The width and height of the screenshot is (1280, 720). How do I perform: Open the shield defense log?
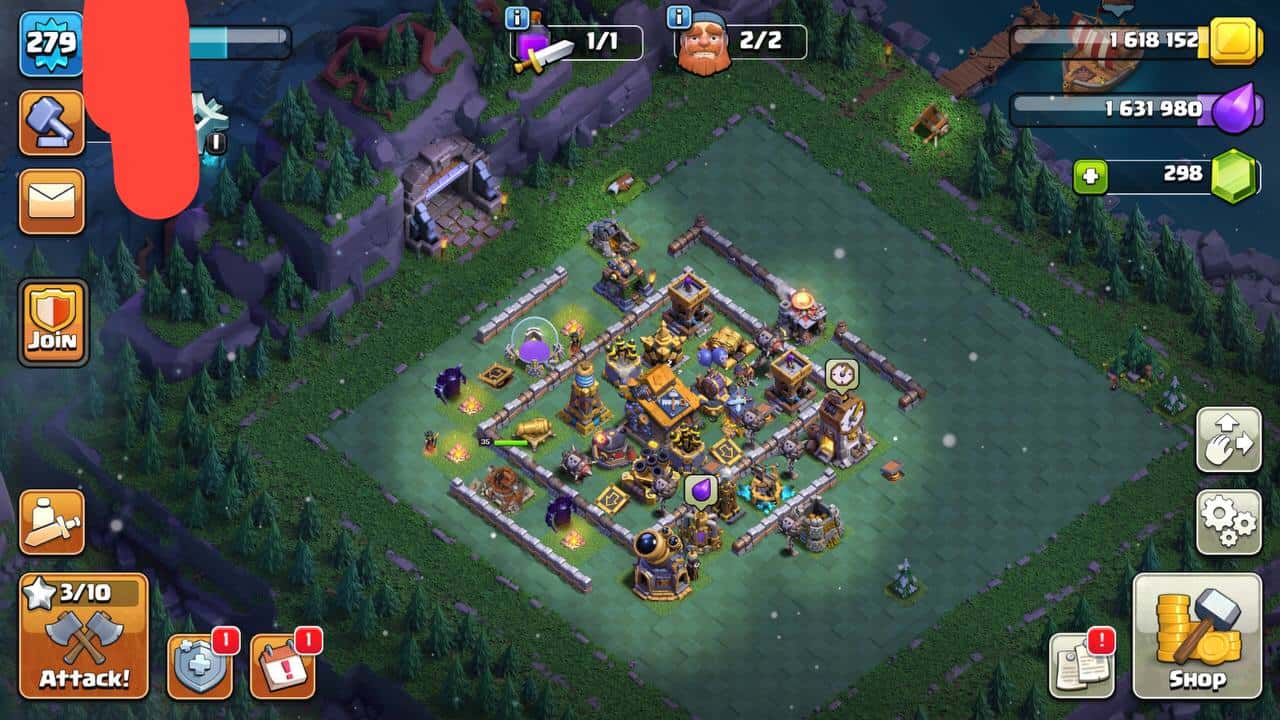coord(199,666)
